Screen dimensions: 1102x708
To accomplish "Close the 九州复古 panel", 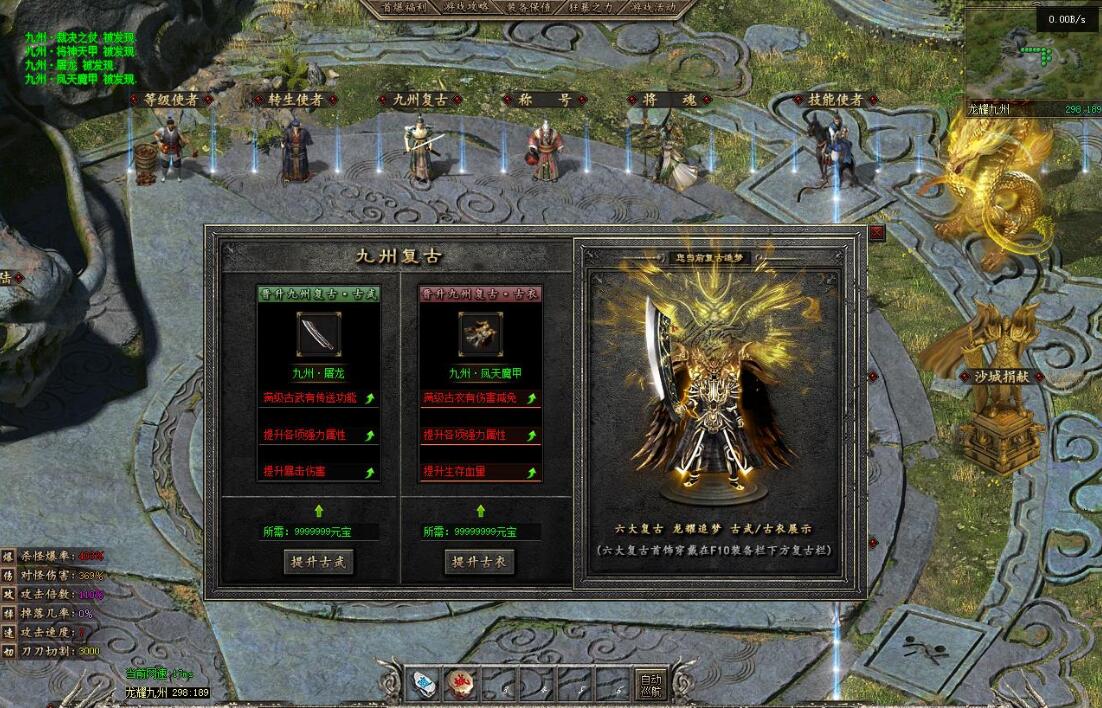I will tap(877, 232).
